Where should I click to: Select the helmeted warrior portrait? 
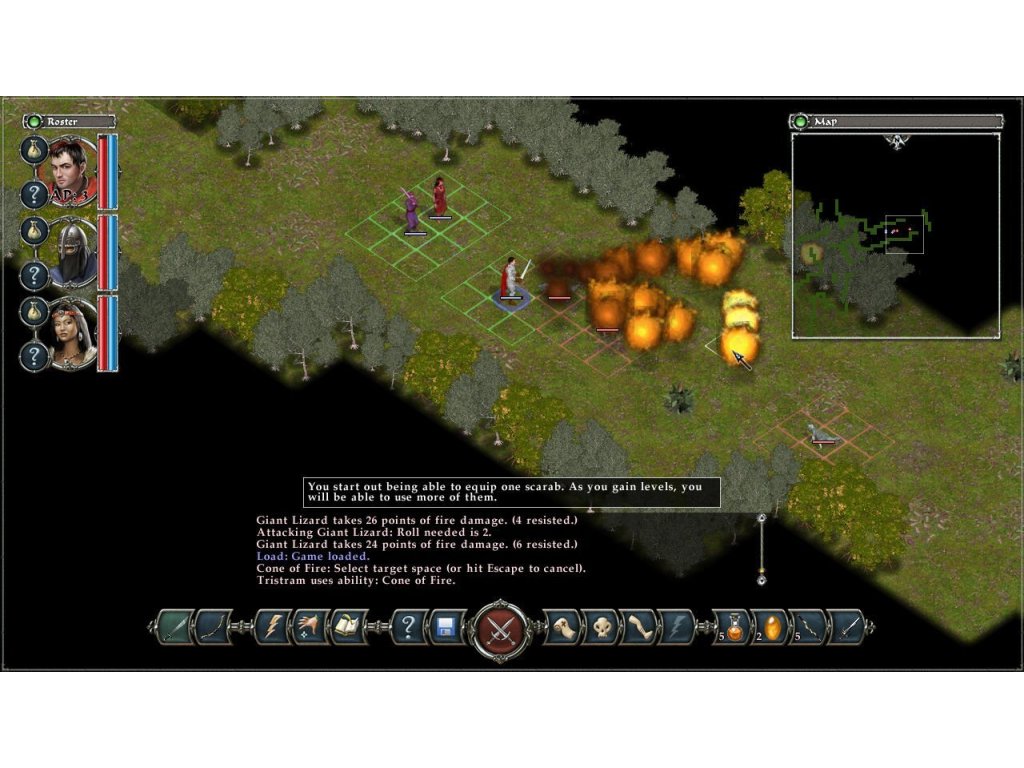[x=73, y=251]
